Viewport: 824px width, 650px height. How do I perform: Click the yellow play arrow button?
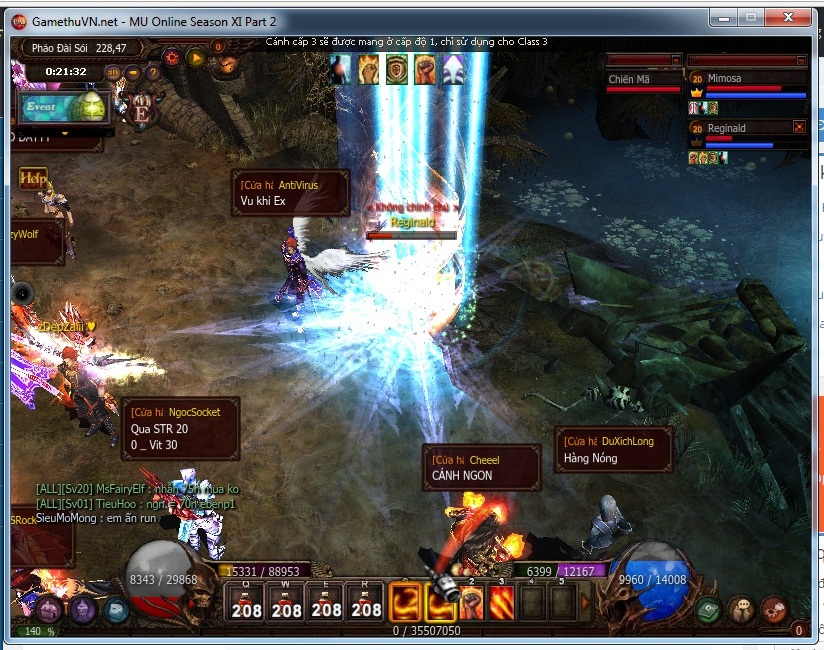point(196,57)
